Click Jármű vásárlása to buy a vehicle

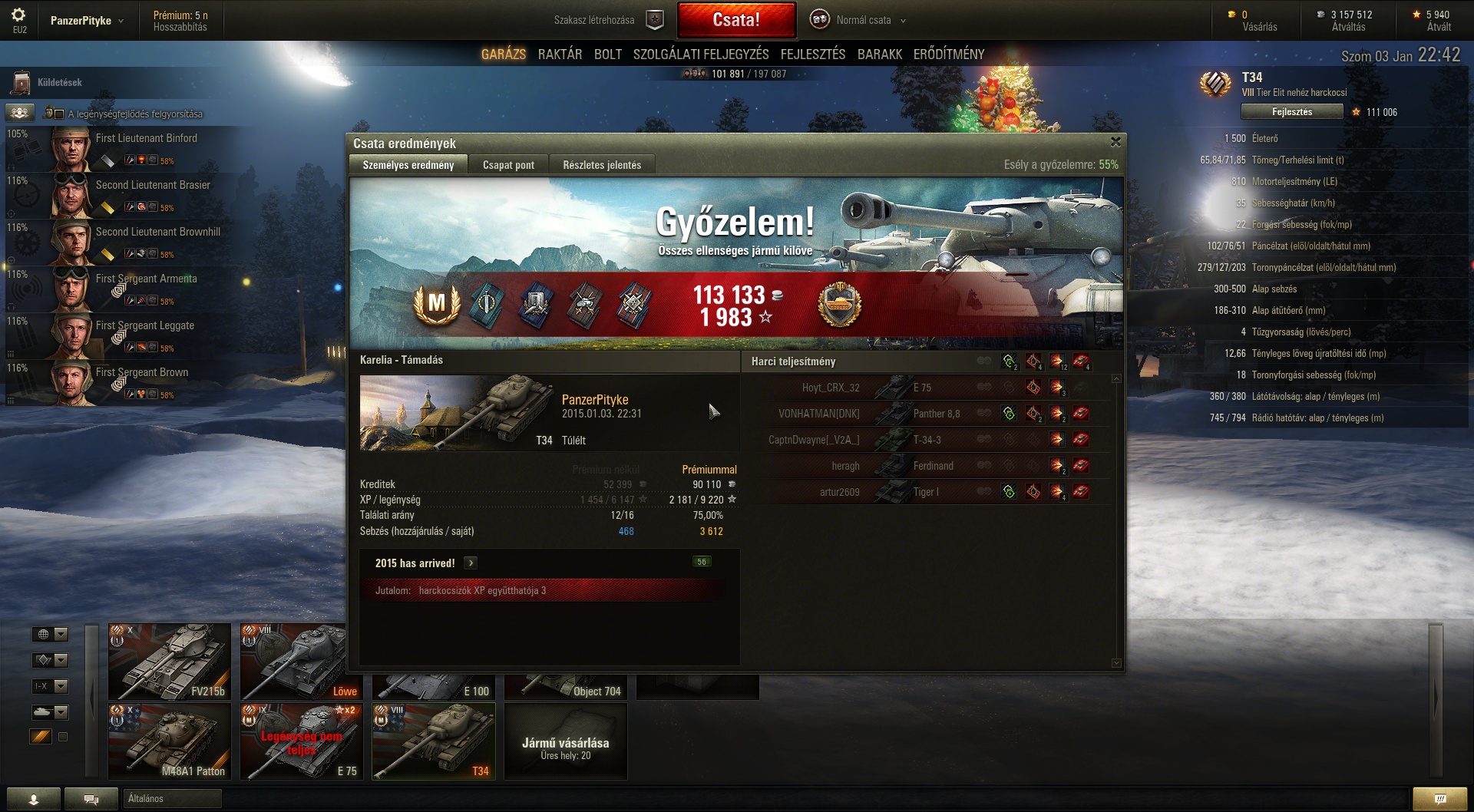click(x=565, y=741)
